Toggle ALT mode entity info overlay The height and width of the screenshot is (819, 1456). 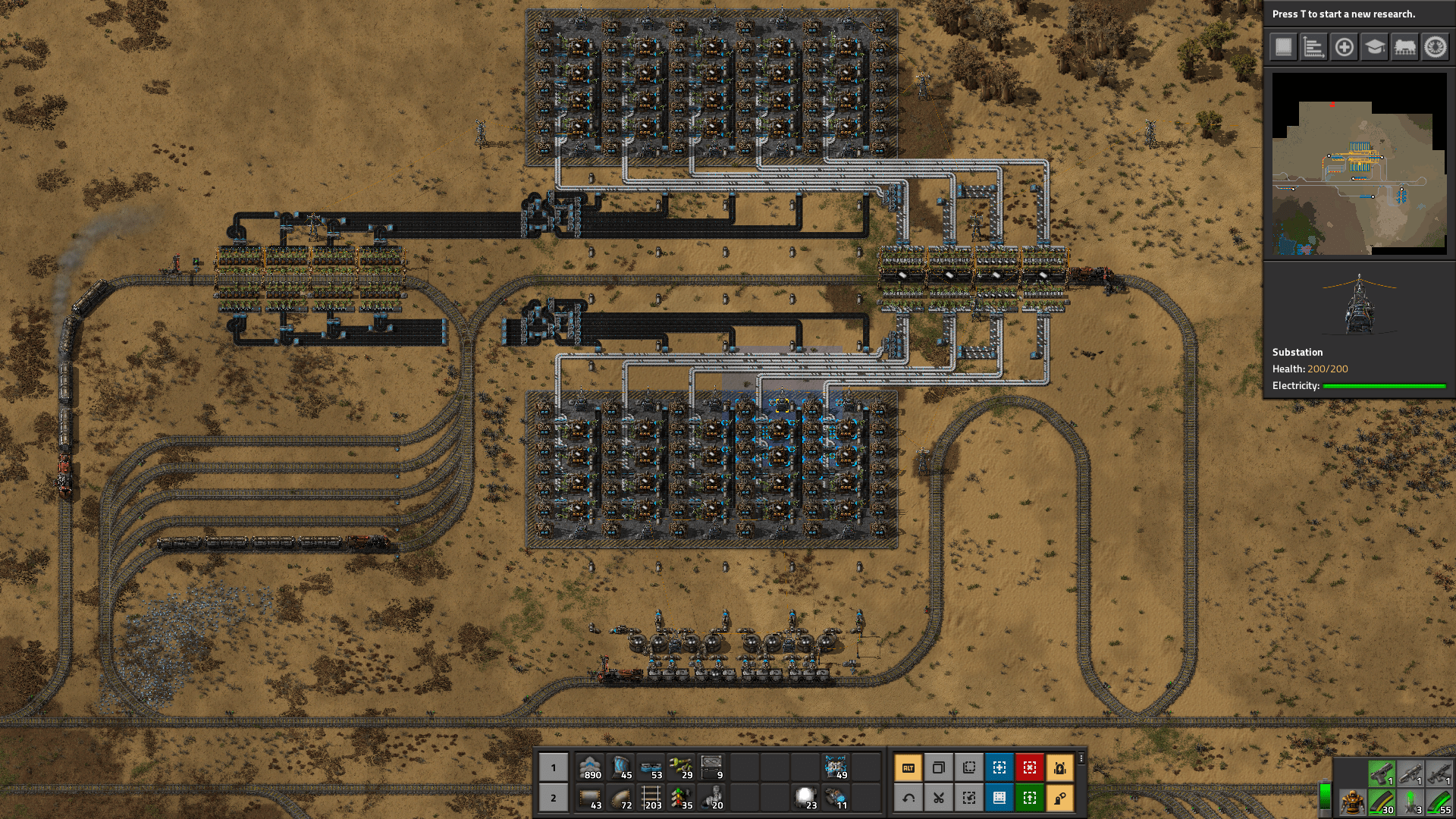[x=909, y=767]
